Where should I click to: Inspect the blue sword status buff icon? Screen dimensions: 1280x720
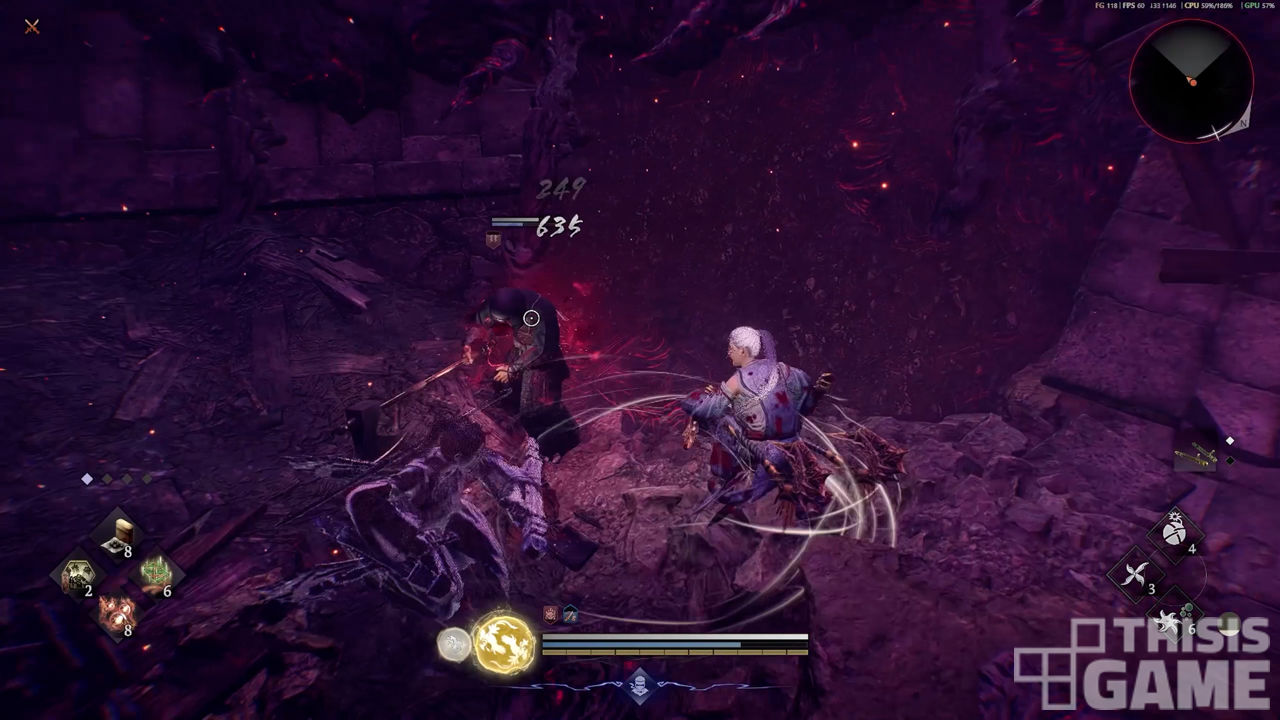(569, 614)
